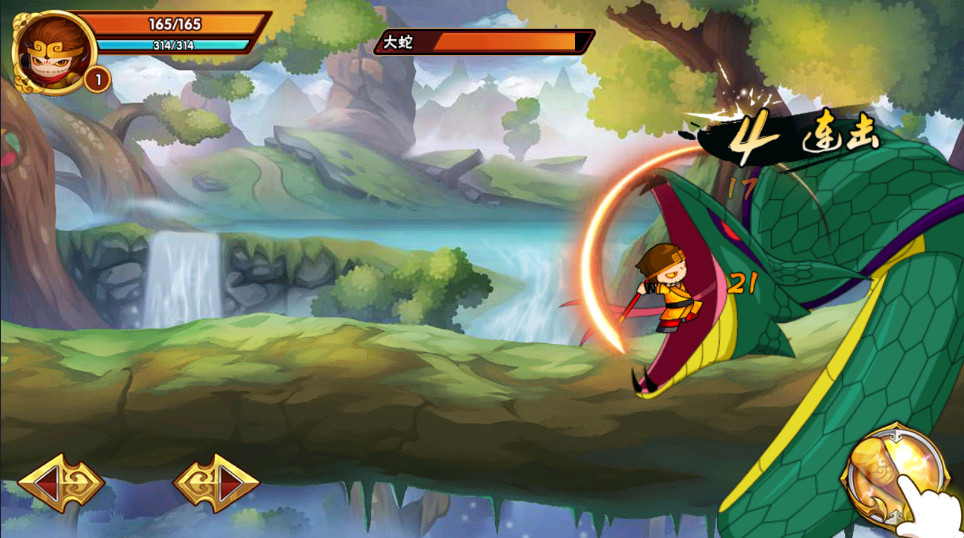Tap the move right arrow button
The height and width of the screenshot is (538, 964).
point(216,483)
